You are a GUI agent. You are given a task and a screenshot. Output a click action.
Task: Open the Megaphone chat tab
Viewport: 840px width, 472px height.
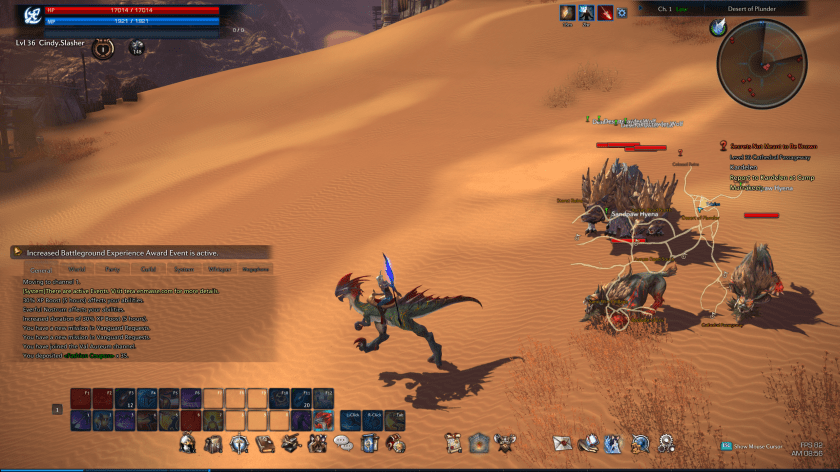pos(255,269)
